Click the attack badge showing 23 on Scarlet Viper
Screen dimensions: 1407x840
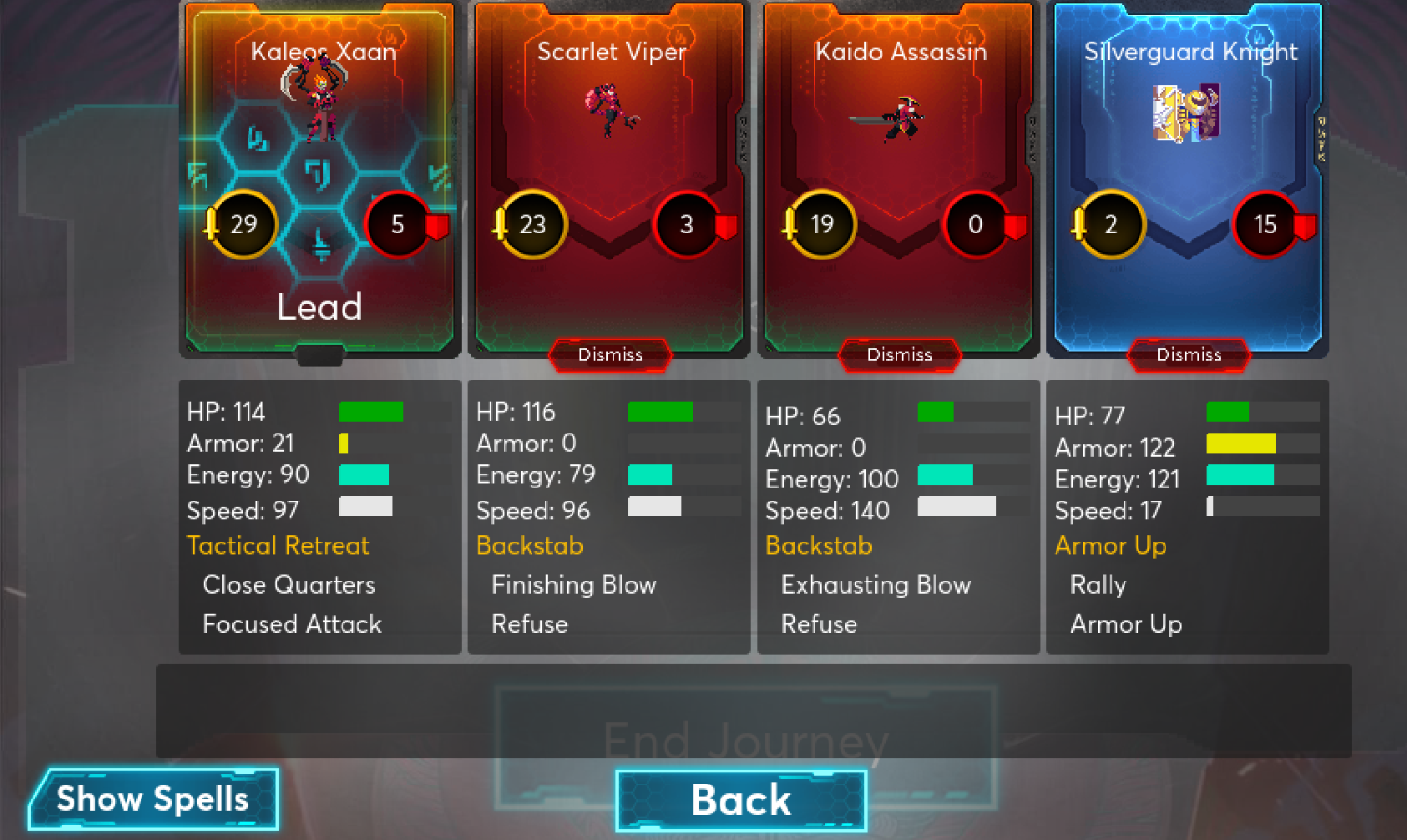tap(533, 225)
